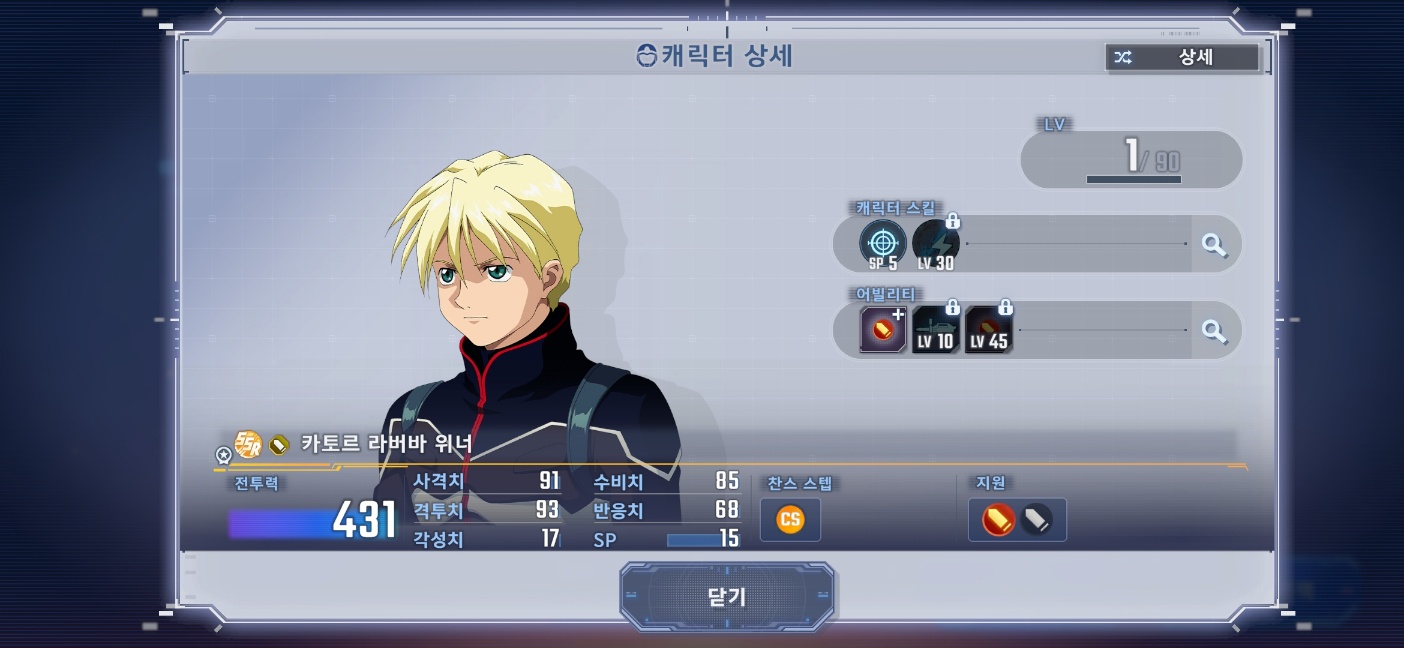Tap the SSR rarity badge

point(247,443)
